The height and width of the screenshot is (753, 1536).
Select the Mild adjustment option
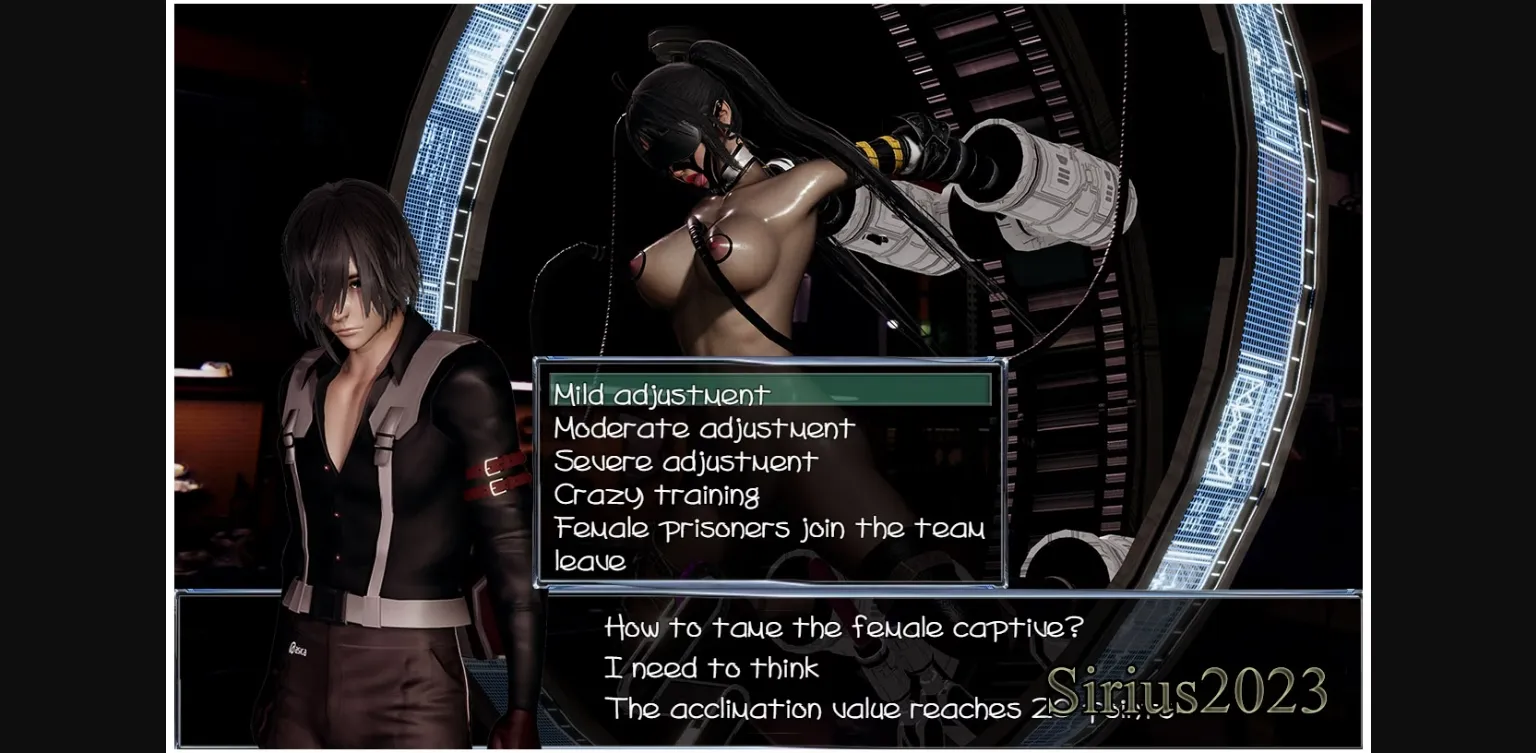pos(662,394)
